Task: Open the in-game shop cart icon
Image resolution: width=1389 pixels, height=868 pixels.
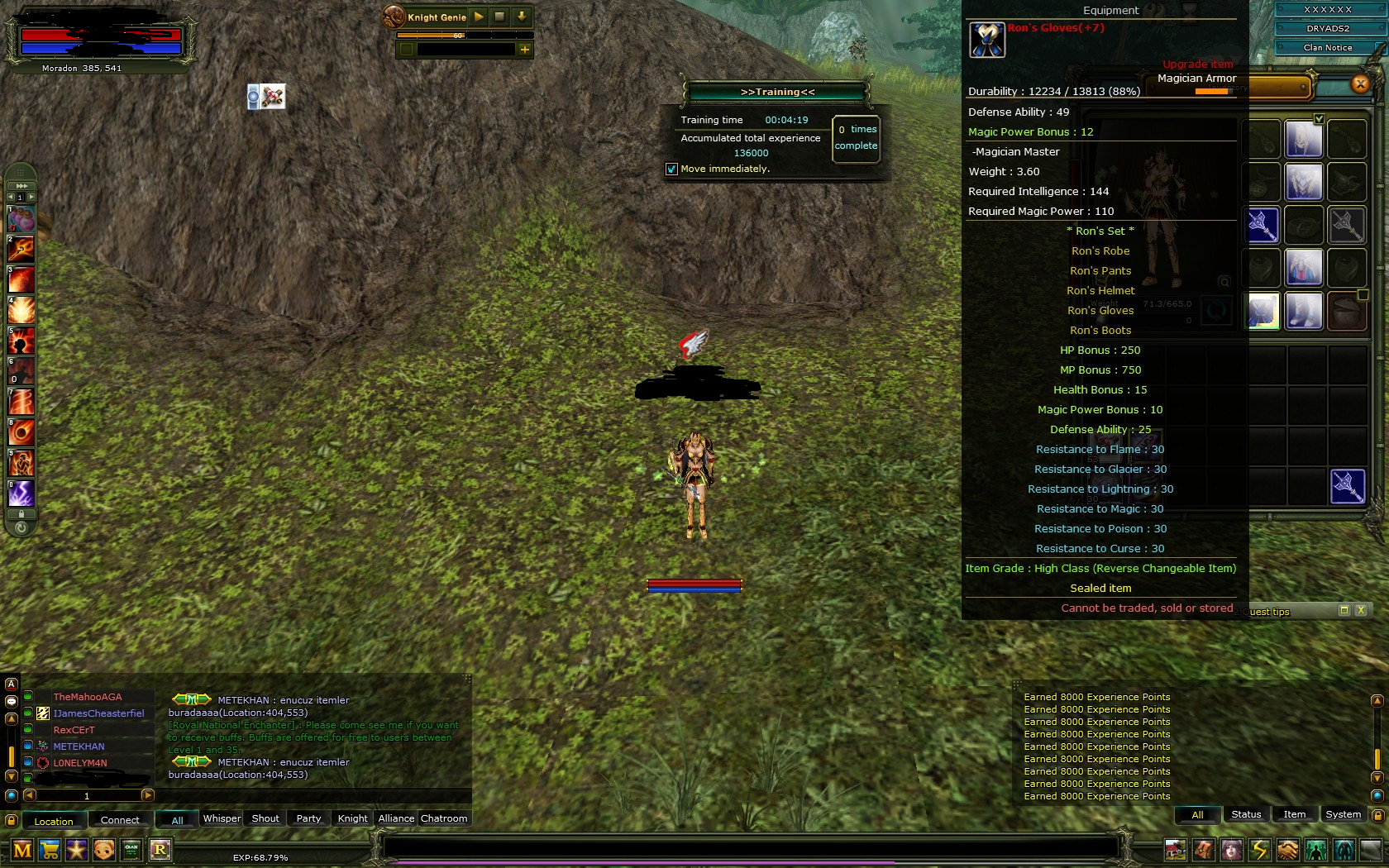Action: [x=50, y=850]
